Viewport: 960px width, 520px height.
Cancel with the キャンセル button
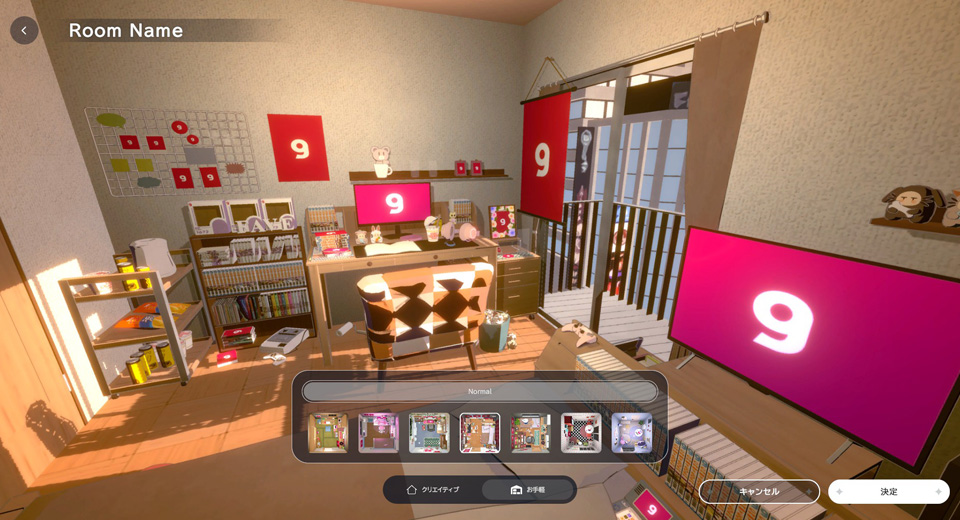(x=759, y=491)
